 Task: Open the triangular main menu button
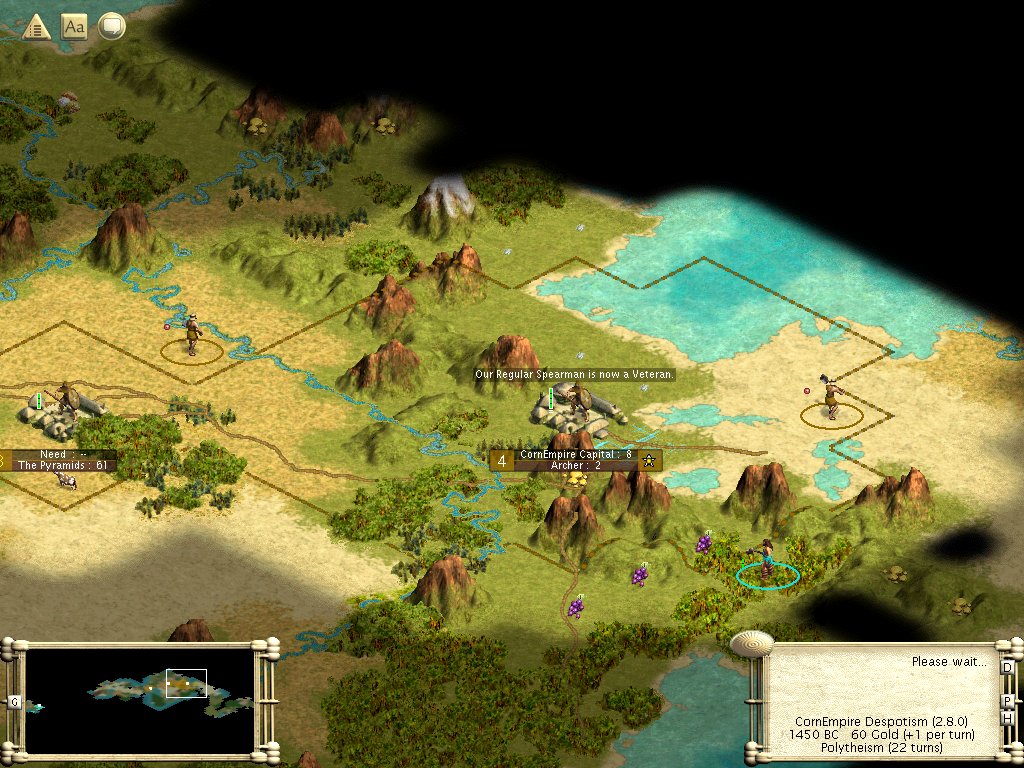point(37,26)
